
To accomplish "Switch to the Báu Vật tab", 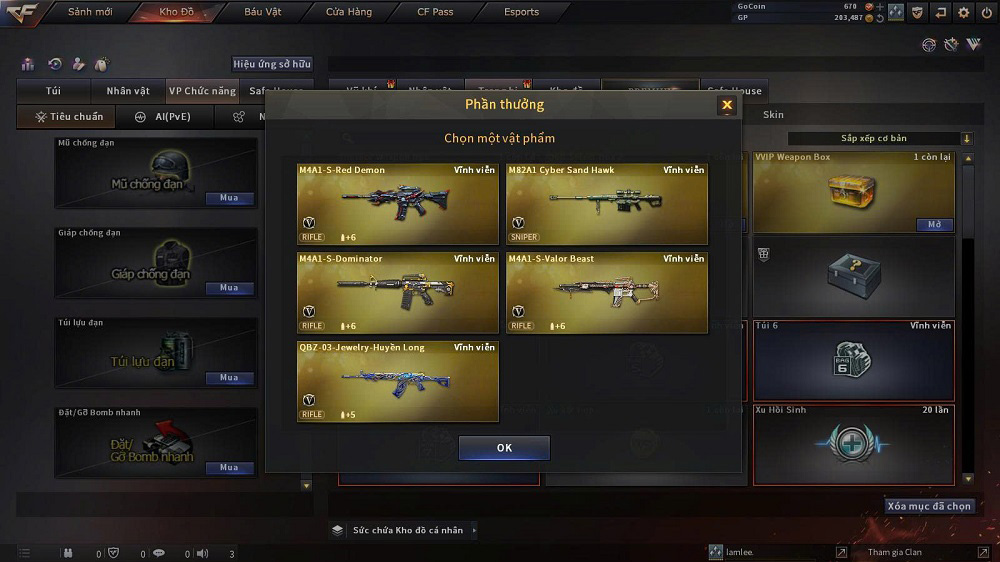I will pyautogui.click(x=262, y=12).
